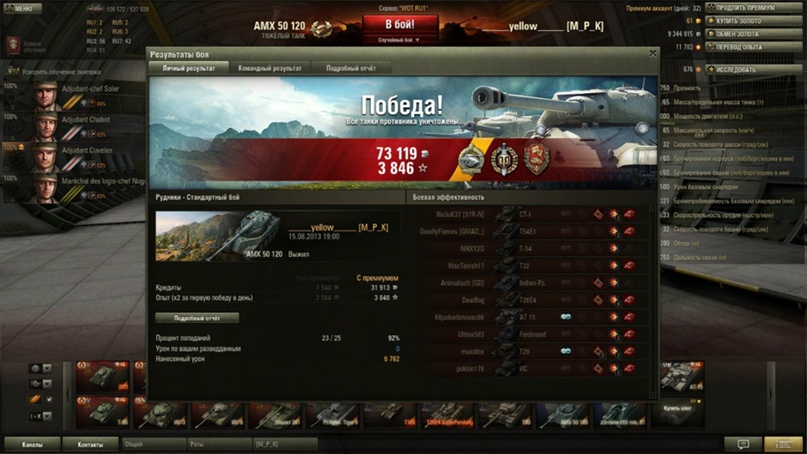Close the battle results window
The height and width of the screenshot is (454, 807).
[653, 54]
